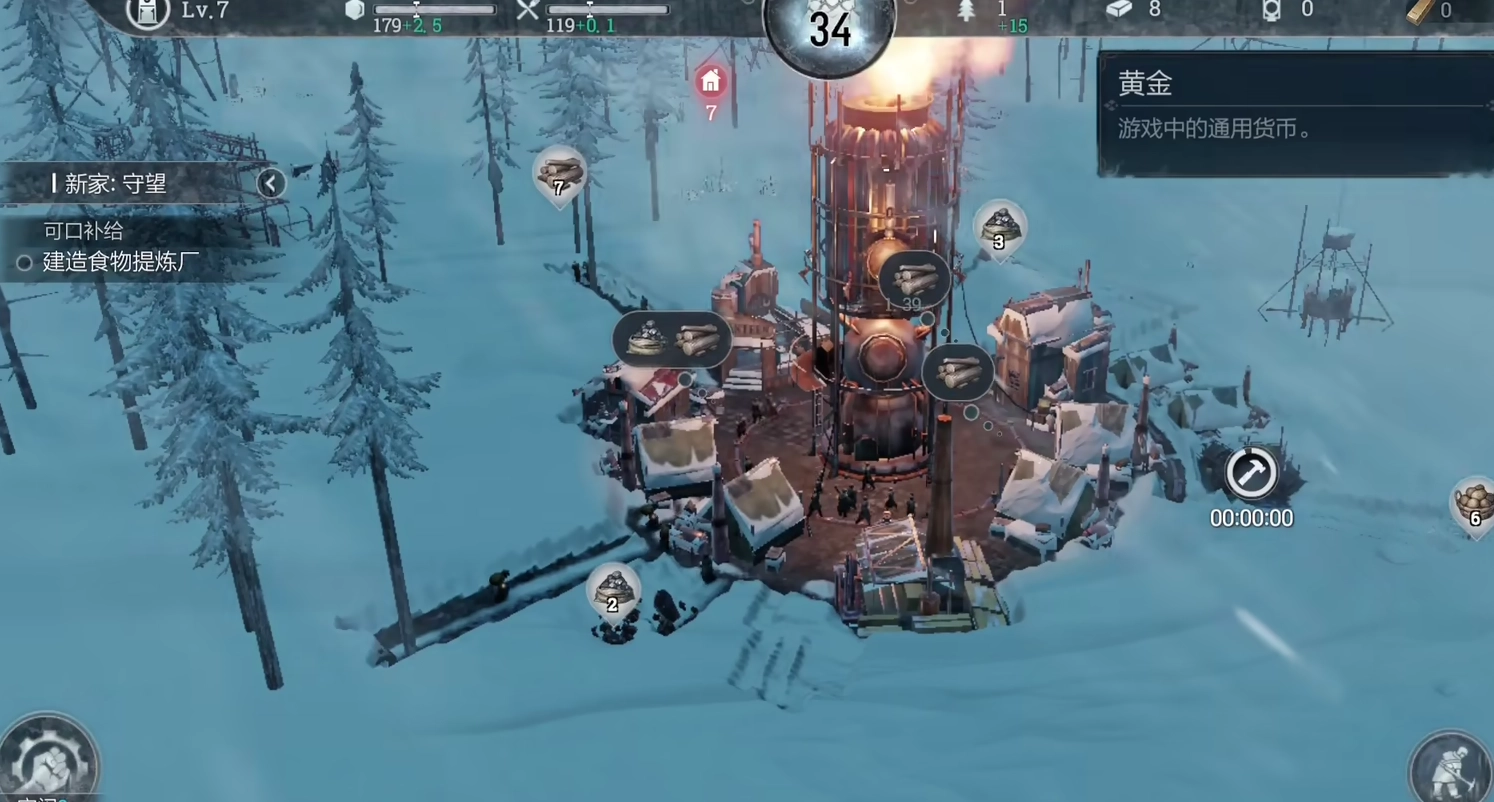The height and width of the screenshot is (802, 1494).
Task: Select the quest 建造食物提炼厂
Action: click(120, 263)
